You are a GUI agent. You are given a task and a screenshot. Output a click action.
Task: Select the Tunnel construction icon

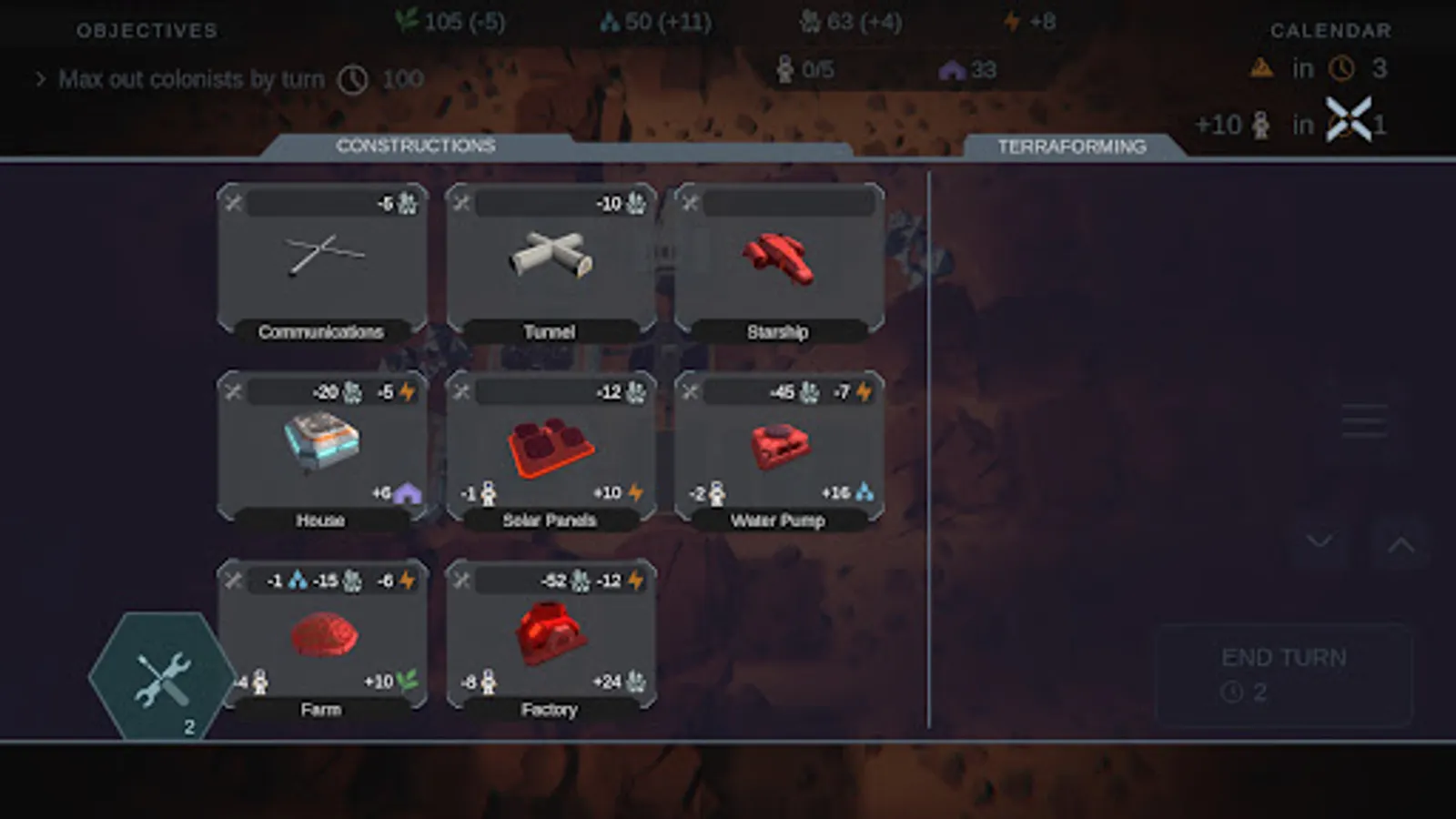coord(548,259)
